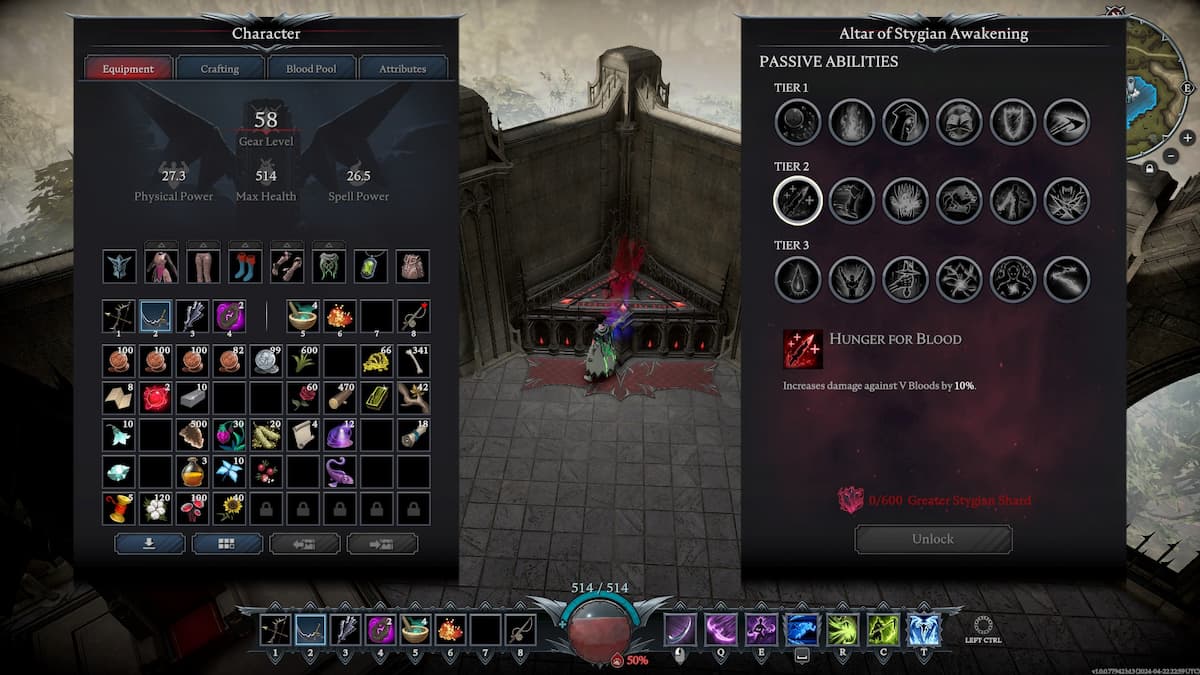Select the helmet equipment slot
The image size is (1200, 675).
tap(119, 266)
